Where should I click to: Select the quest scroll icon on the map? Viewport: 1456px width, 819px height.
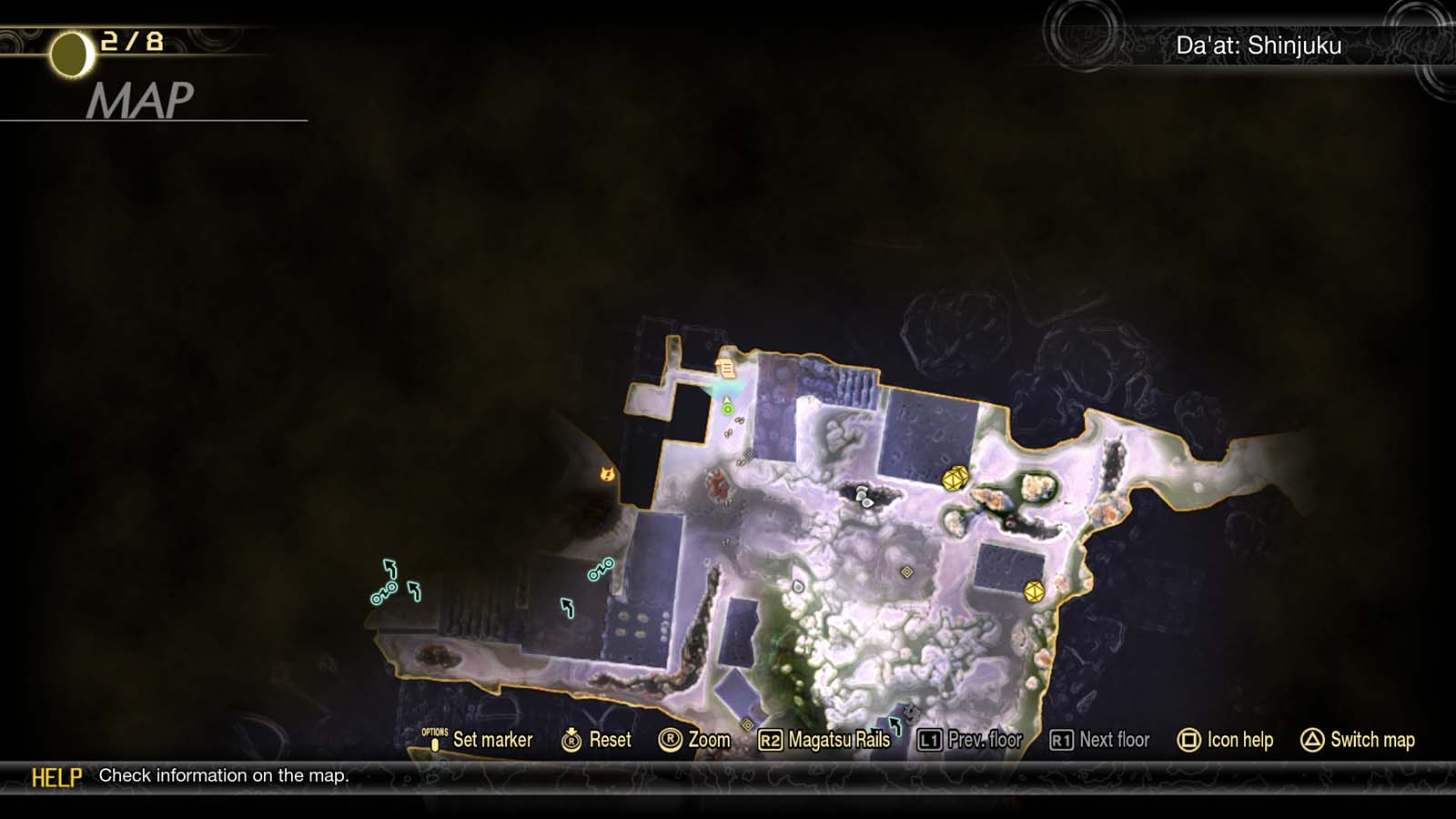coord(726,368)
